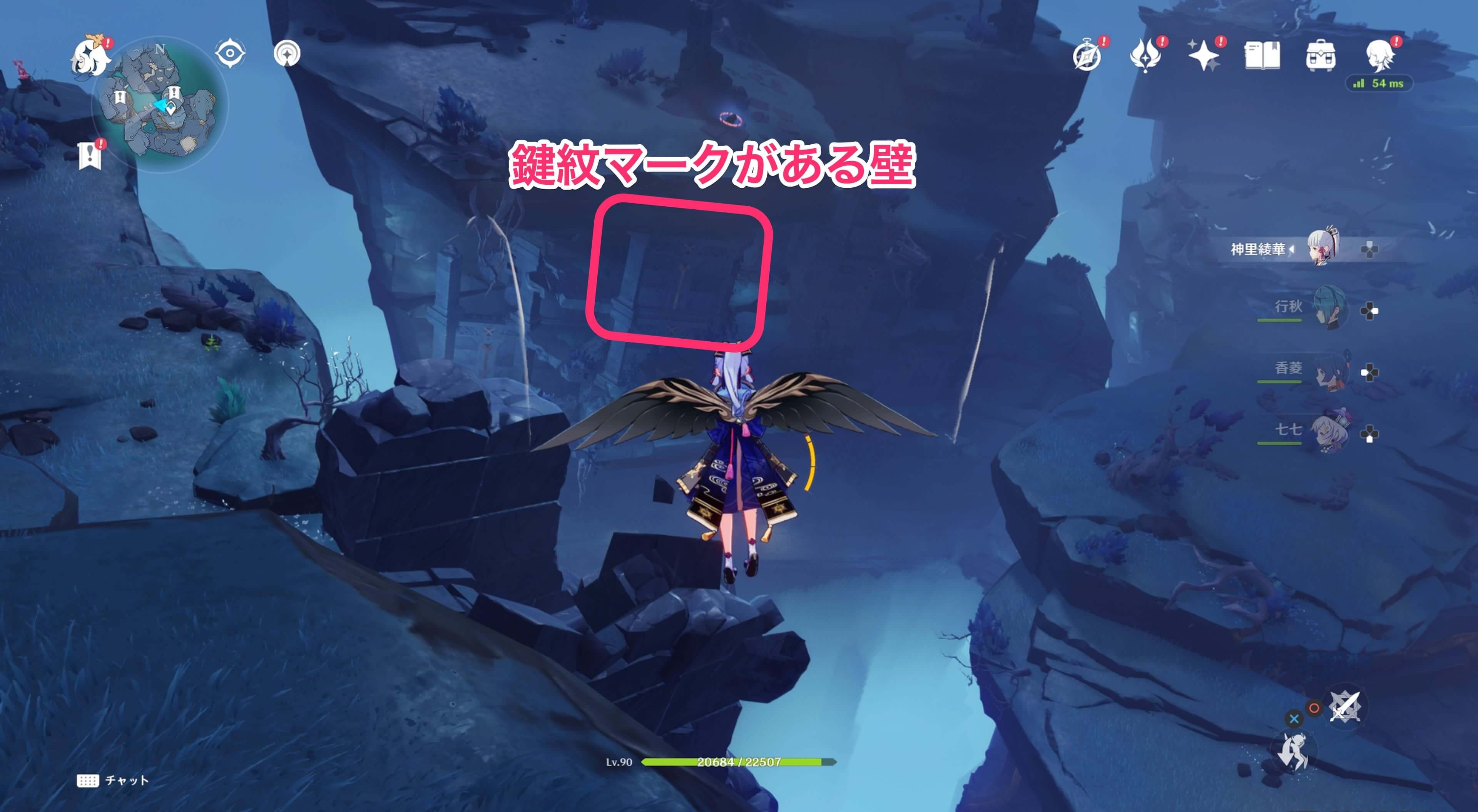Click the N compass marker on minimap

click(159, 50)
